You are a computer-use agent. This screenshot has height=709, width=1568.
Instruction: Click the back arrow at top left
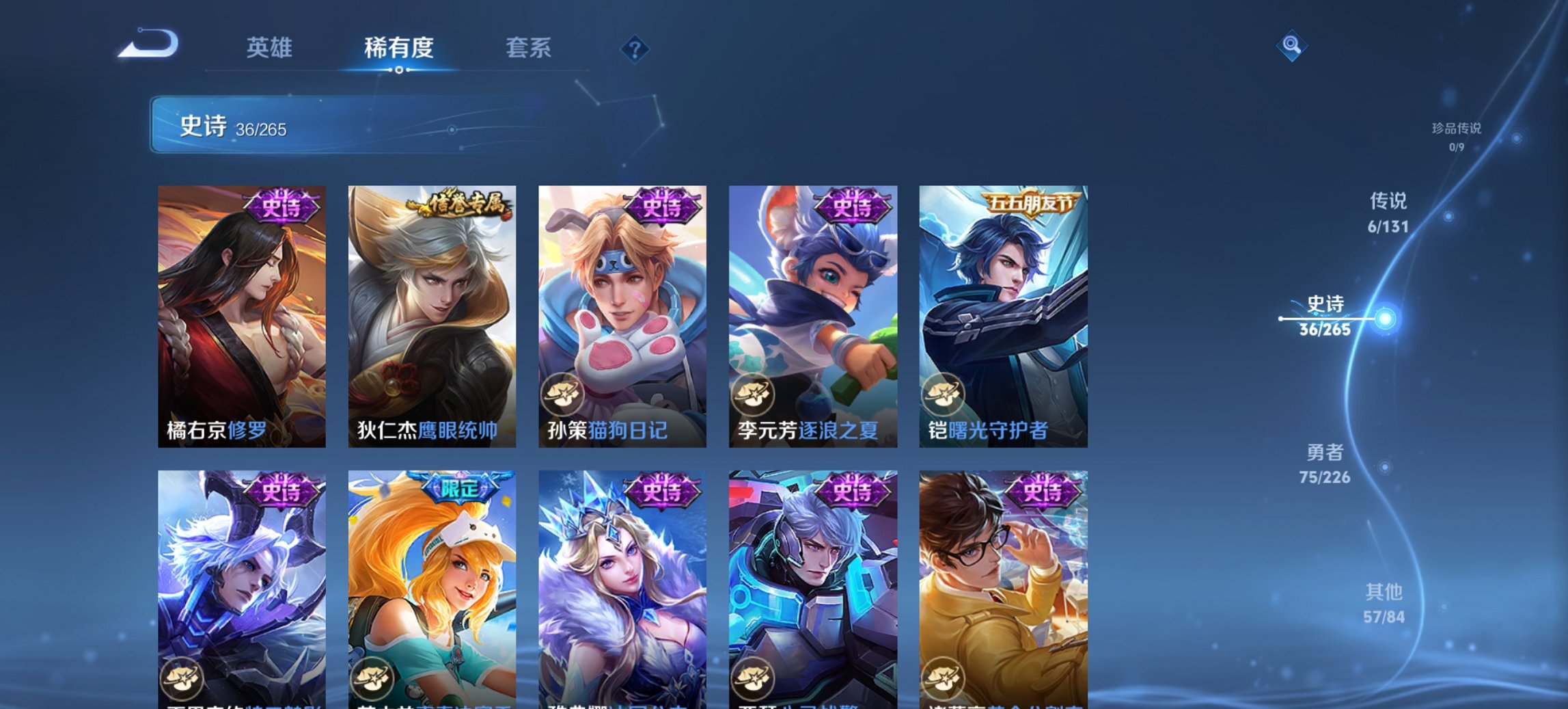click(x=146, y=45)
